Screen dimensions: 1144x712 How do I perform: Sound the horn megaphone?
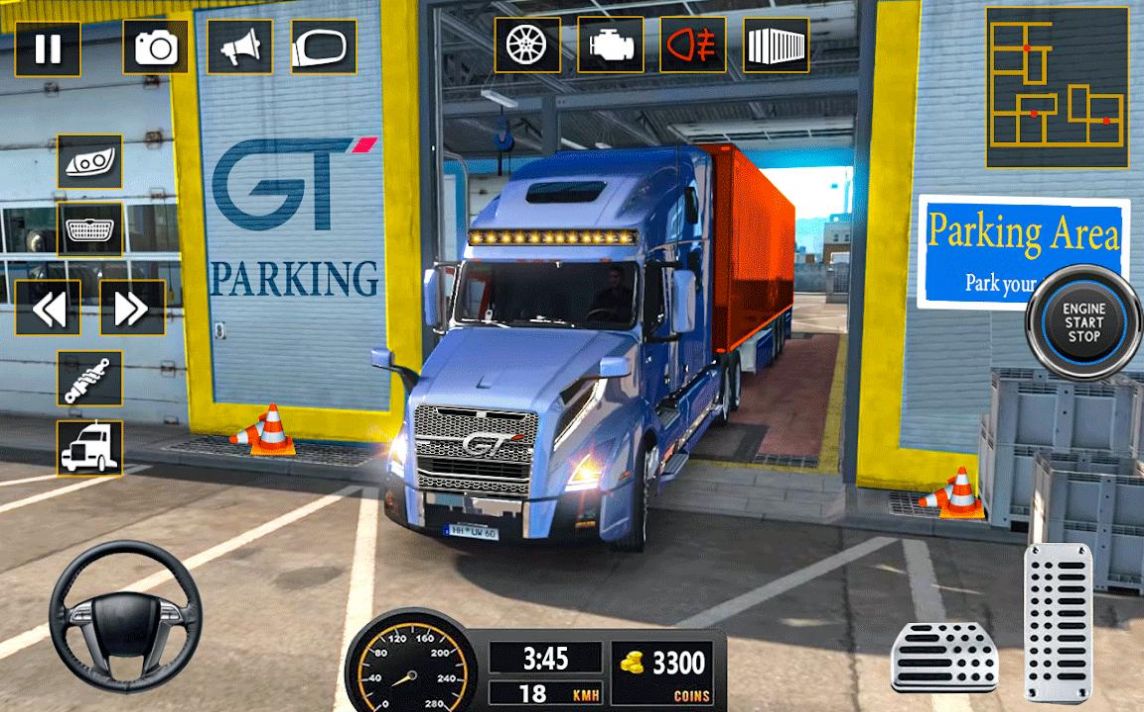pyautogui.click(x=239, y=47)
